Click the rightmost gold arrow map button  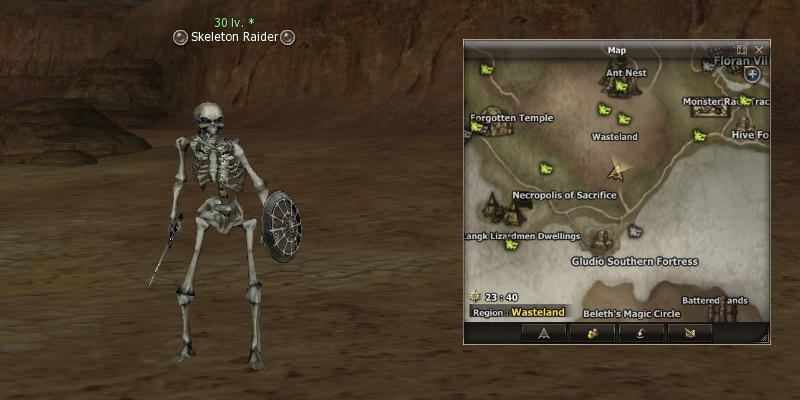point(690,333)
